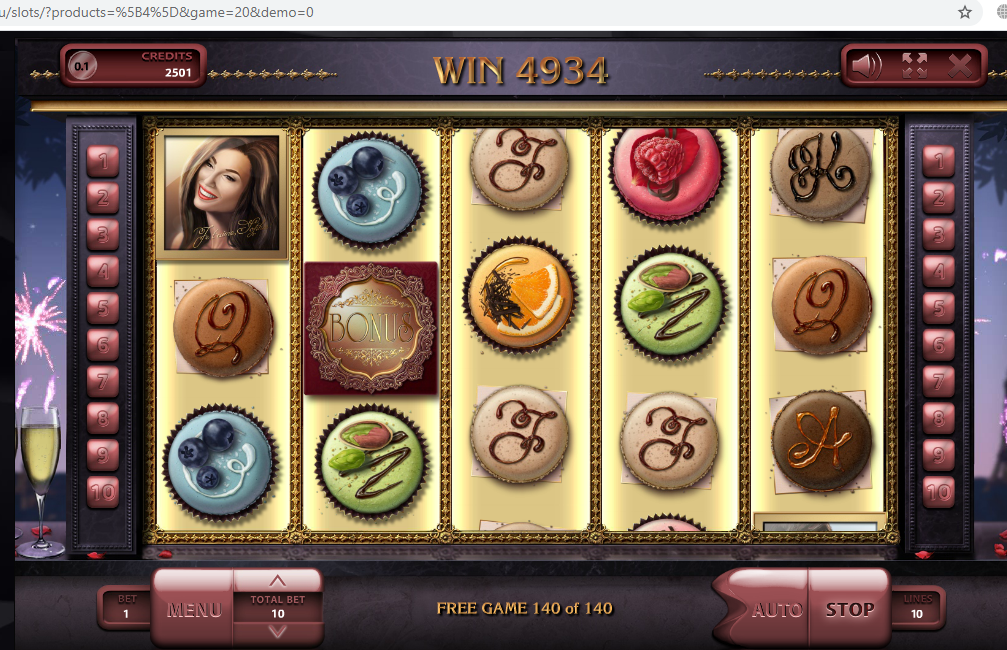Viewport: 1007px width, 650px height.
Task: Activate AUTO spin mode
Action: pos(776,609)
